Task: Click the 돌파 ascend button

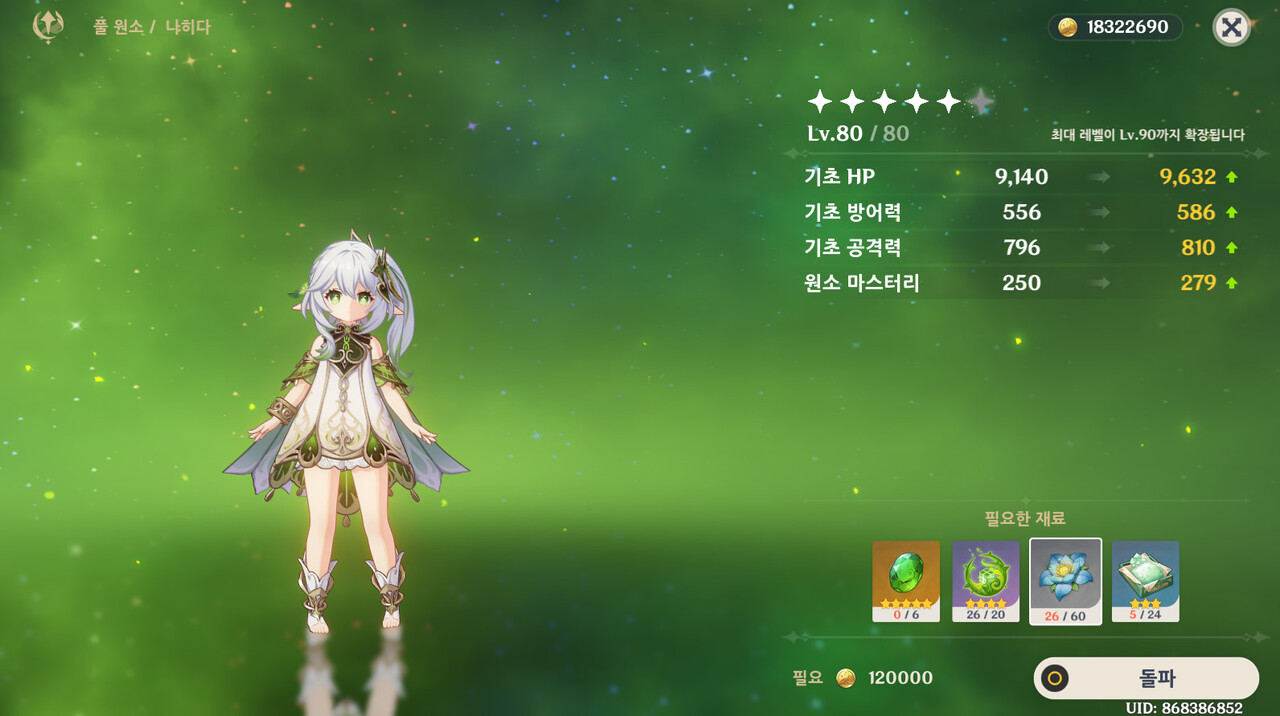Action: click(x=1146, y=679)
